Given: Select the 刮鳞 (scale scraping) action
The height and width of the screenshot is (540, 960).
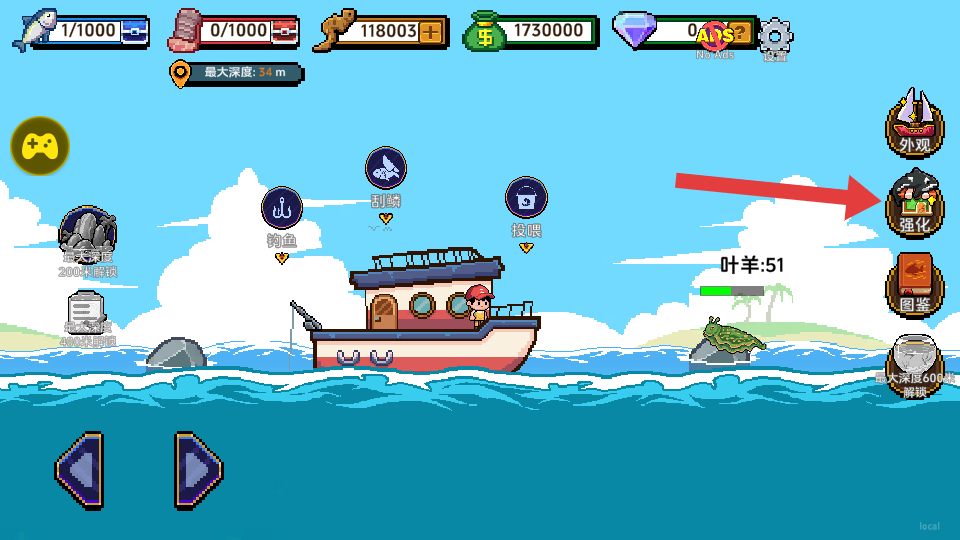Looking at the screenshot, I should (x=386, y=168).
